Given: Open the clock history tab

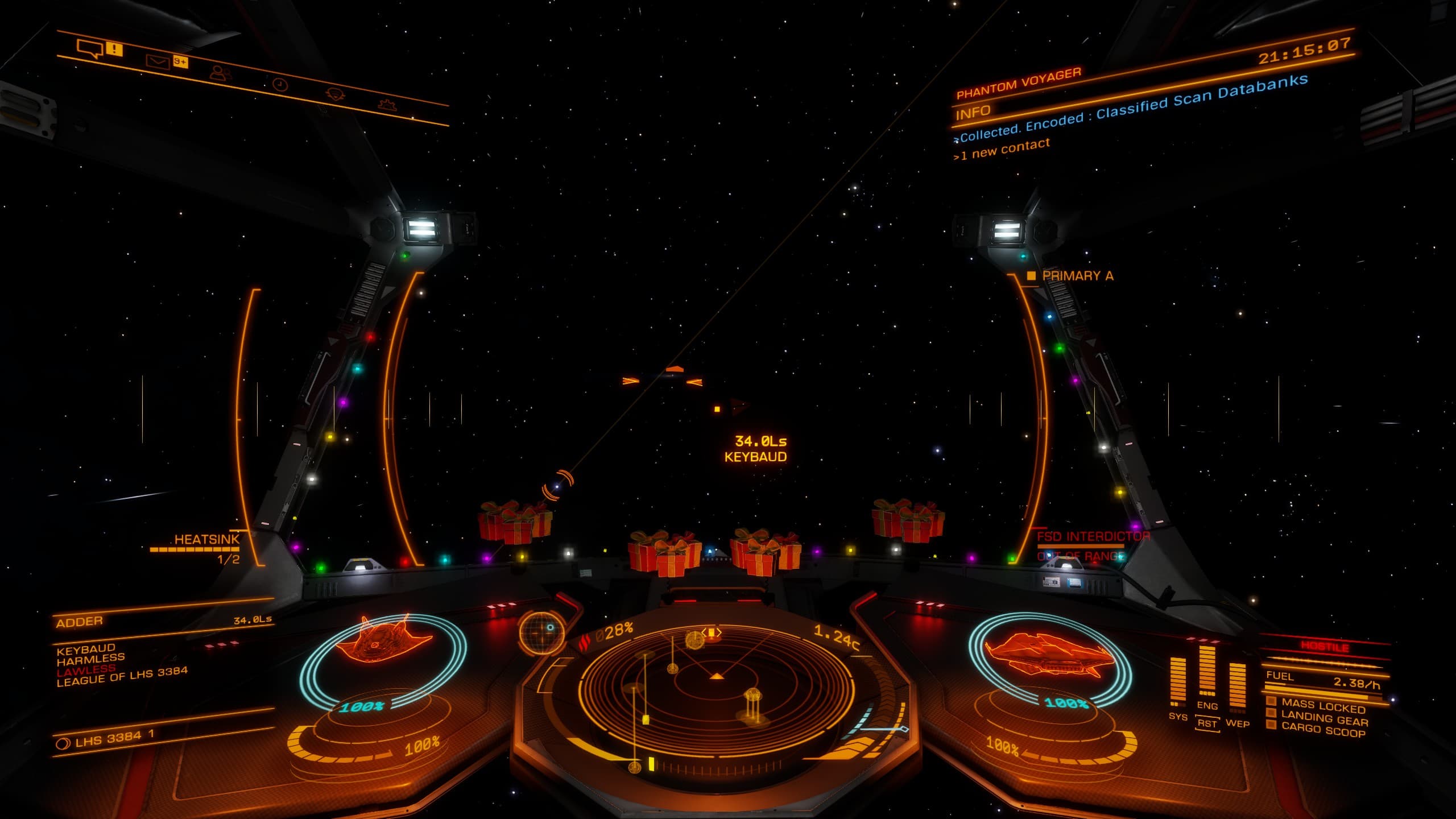Looking at the screenshot, I should 280,85.
